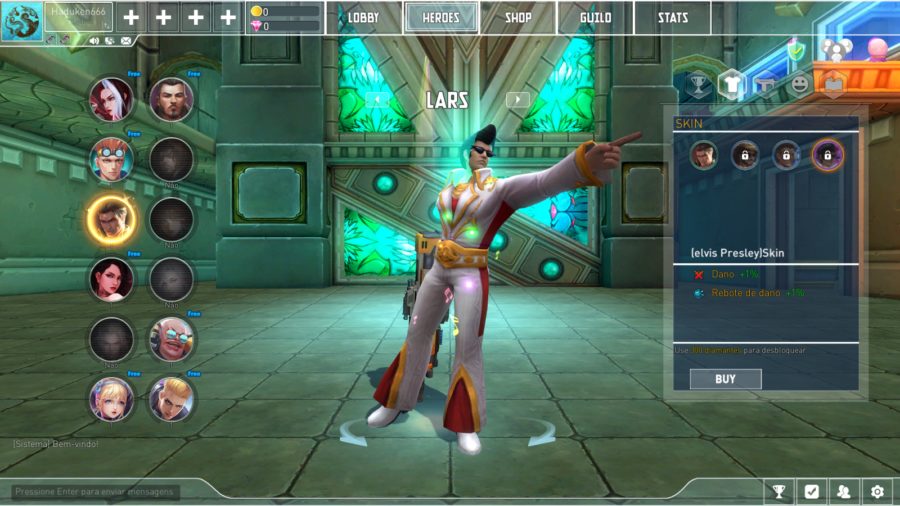The width and height of the screenshot is (900, 506).
Task: Choose the bald hero with blue goggles
Action: pyautogui.click(x=171, y=339)
